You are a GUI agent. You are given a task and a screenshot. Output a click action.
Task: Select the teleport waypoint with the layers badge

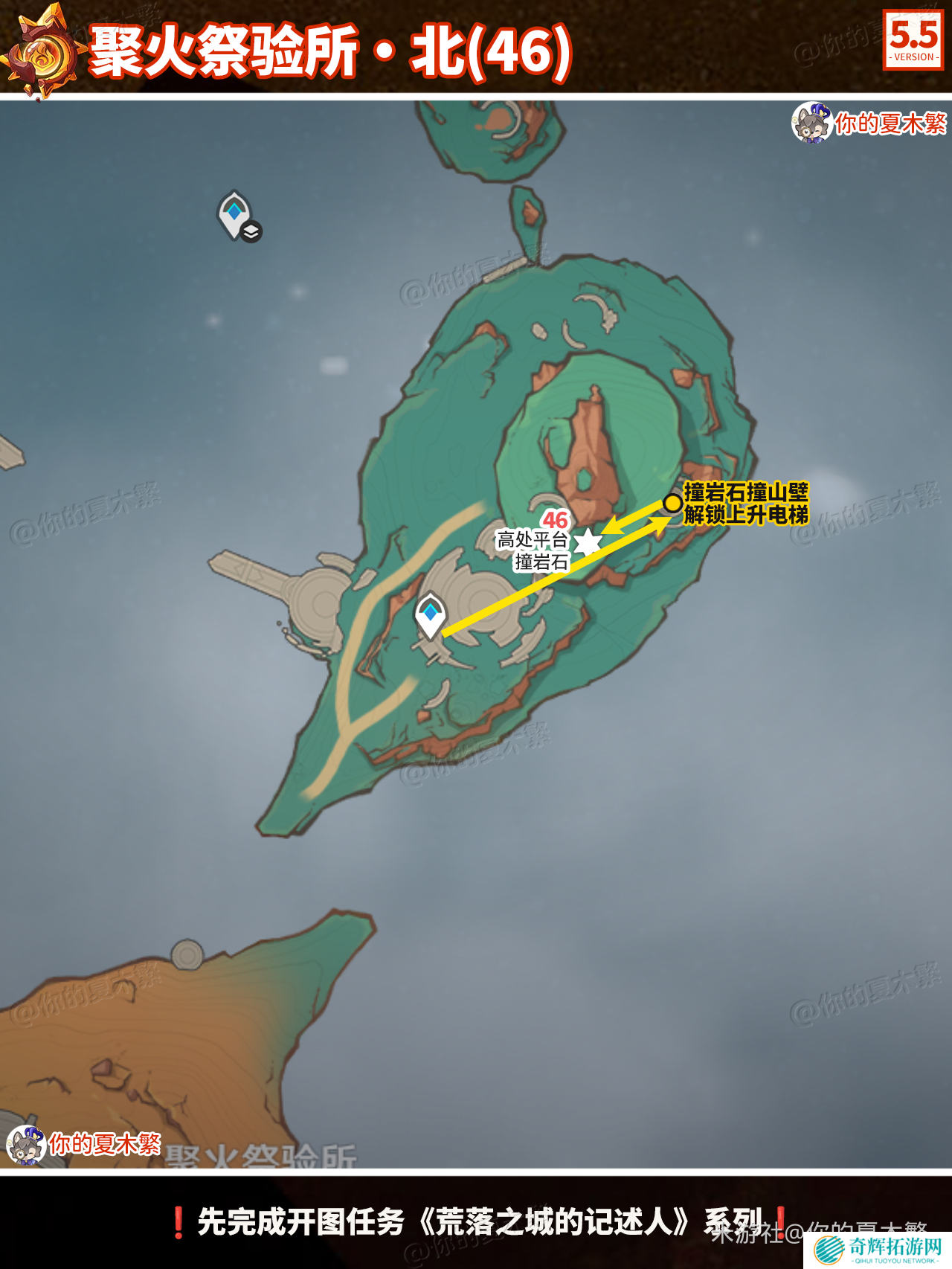tap(235, 214)
